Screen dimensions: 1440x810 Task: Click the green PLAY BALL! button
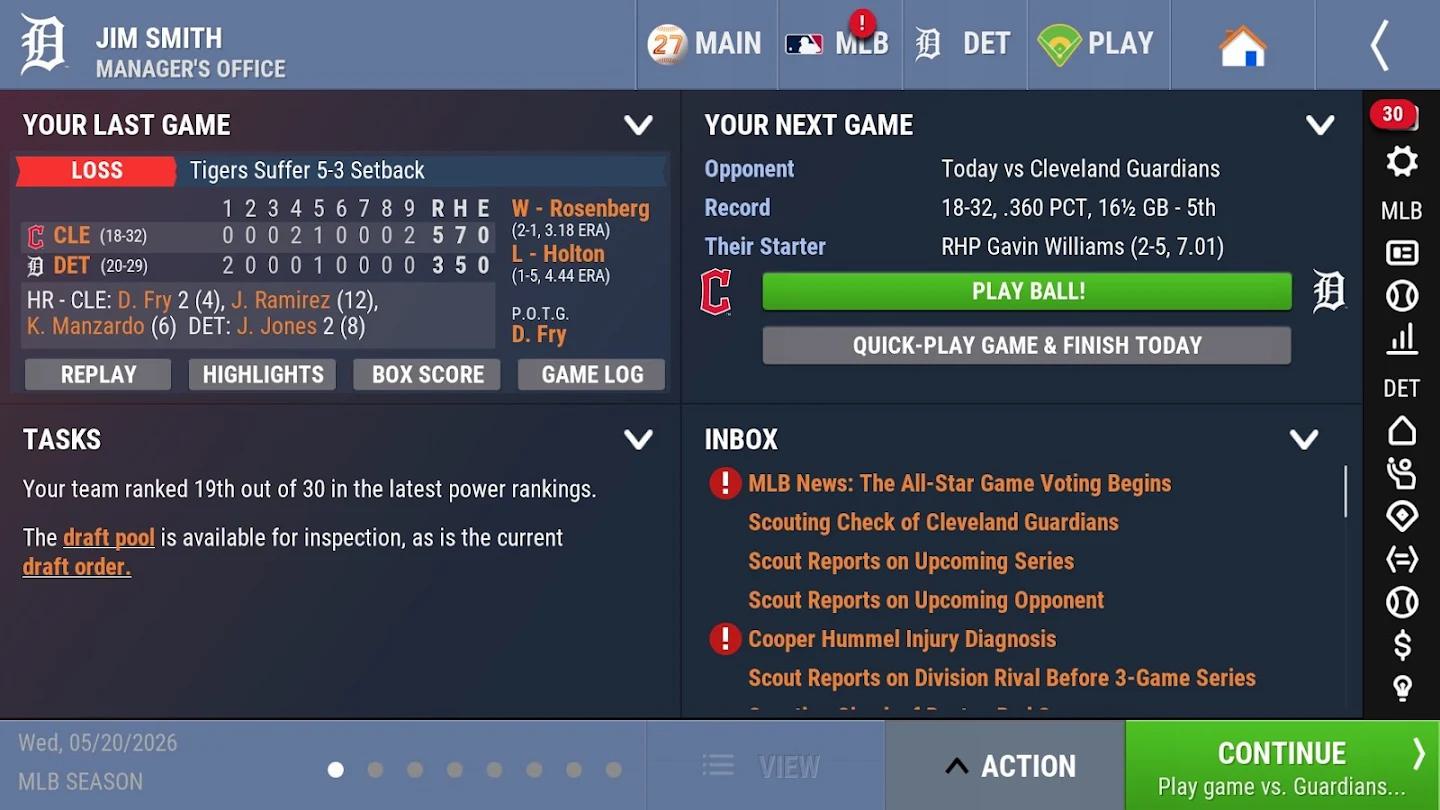(1027, 292)
